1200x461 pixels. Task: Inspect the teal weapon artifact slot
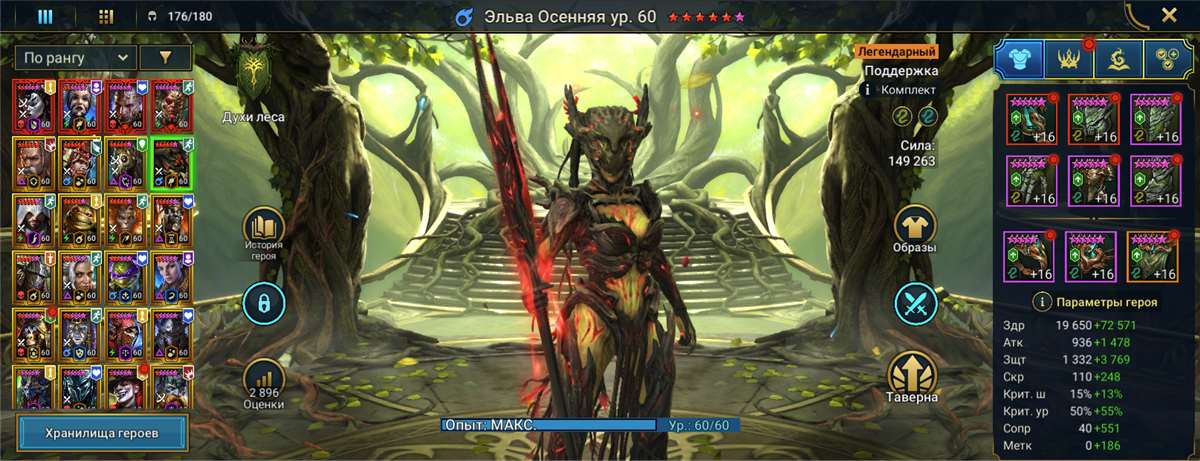(x=1032, y=119)
